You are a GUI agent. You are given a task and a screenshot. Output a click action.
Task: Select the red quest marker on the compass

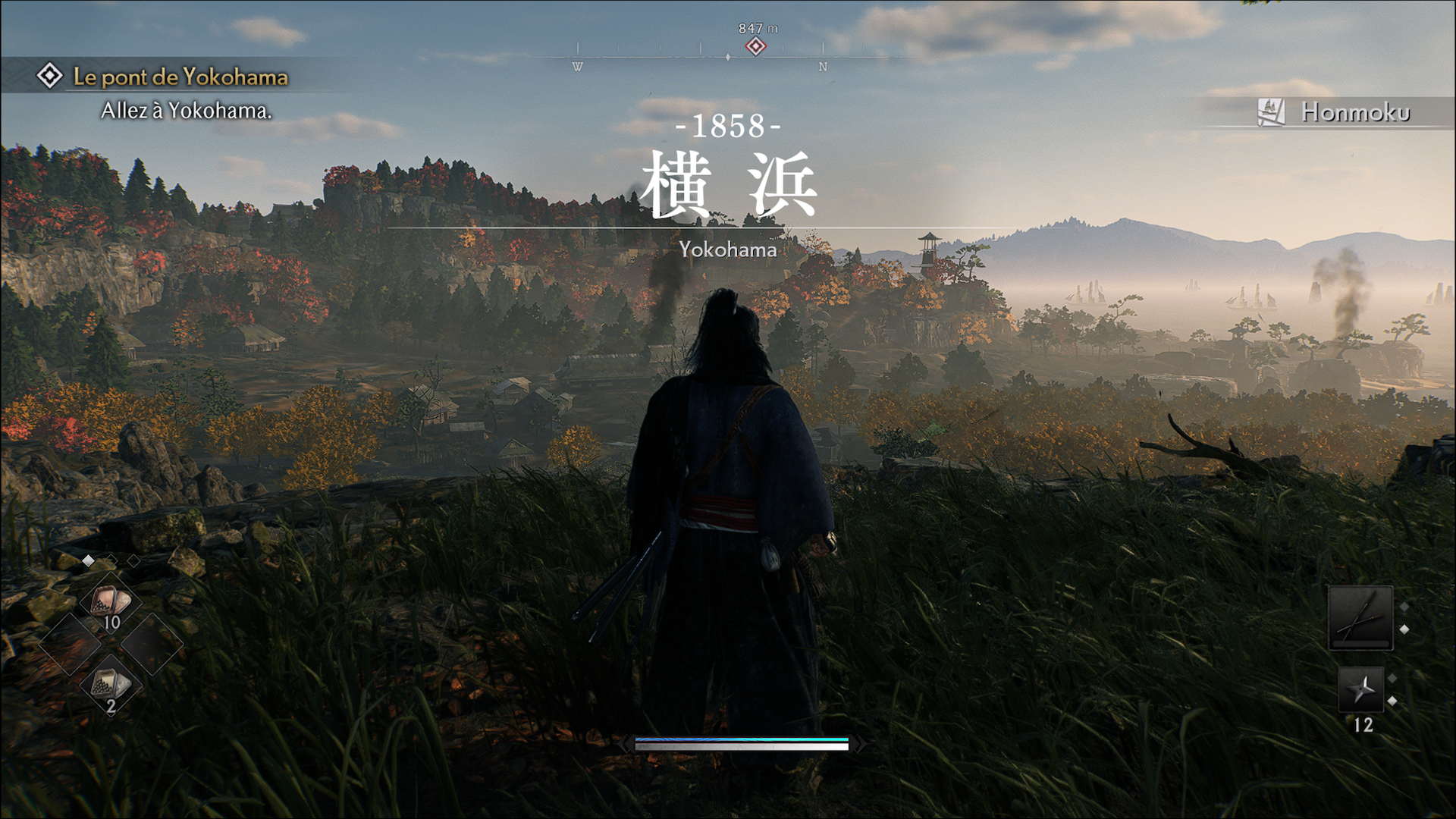755,46
